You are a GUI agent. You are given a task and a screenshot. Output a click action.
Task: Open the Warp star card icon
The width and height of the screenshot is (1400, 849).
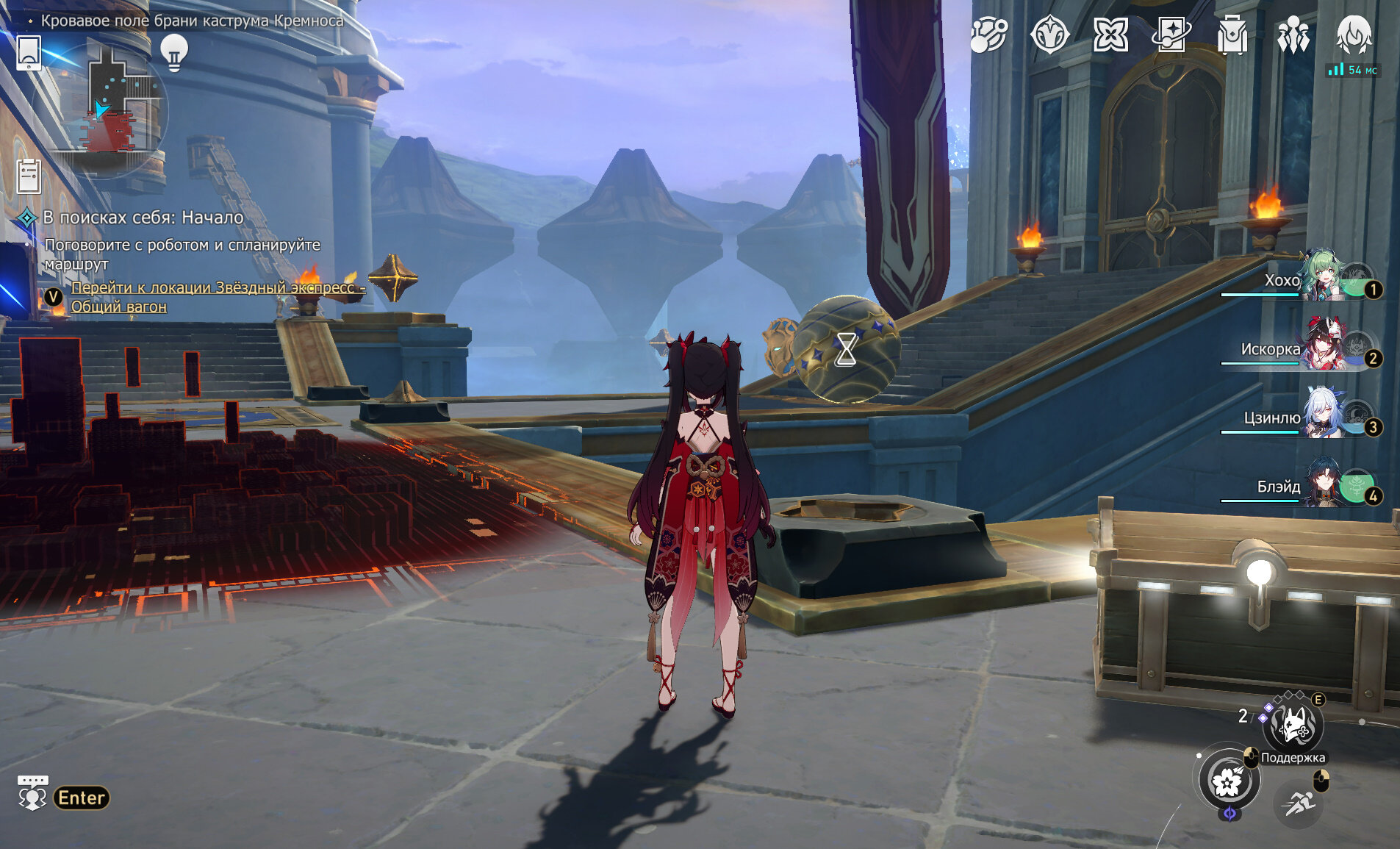1171,35
